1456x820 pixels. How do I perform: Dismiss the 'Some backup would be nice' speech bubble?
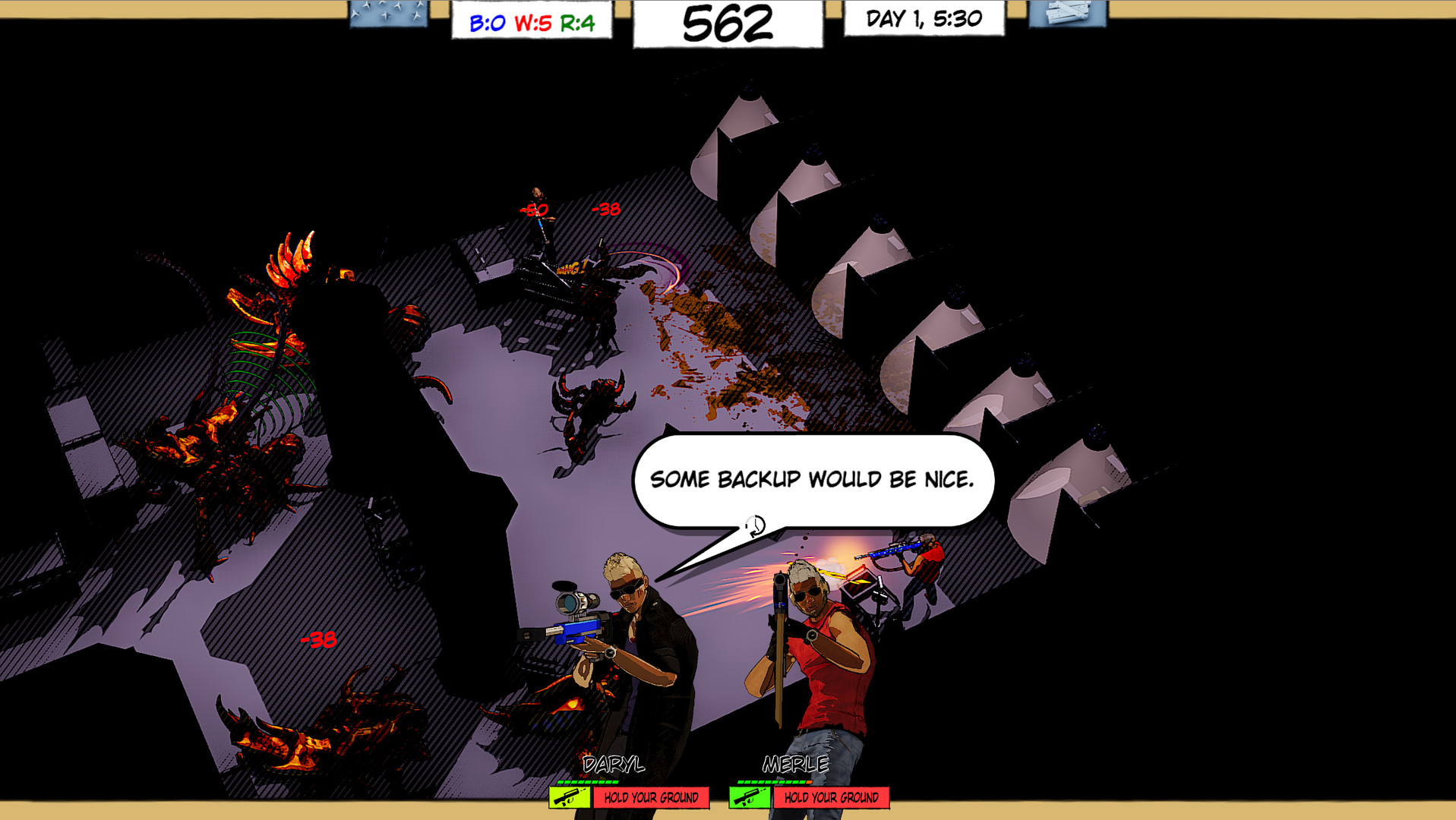tap(813, 480)
